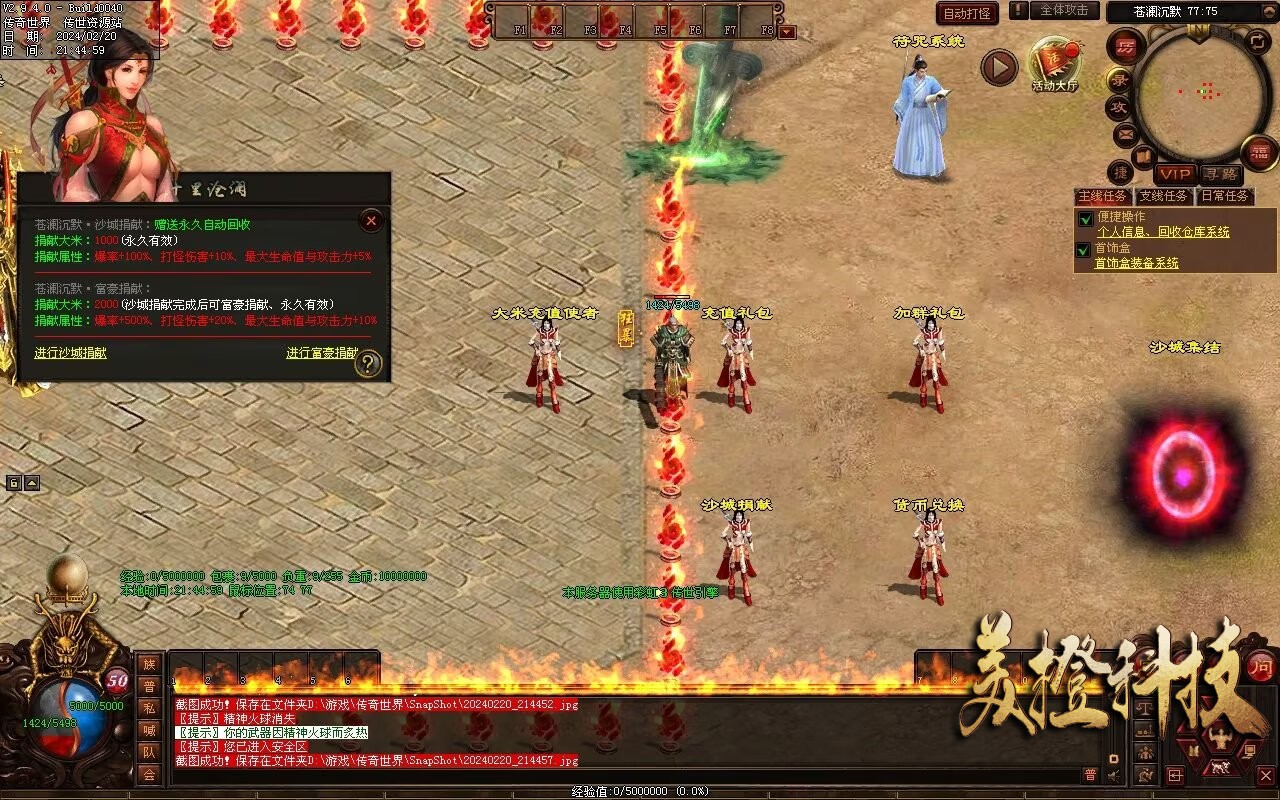Viewport: 1280px width, 800px height.
Task: Select the 私 private chat channel
Action: [x=149, y=708]
